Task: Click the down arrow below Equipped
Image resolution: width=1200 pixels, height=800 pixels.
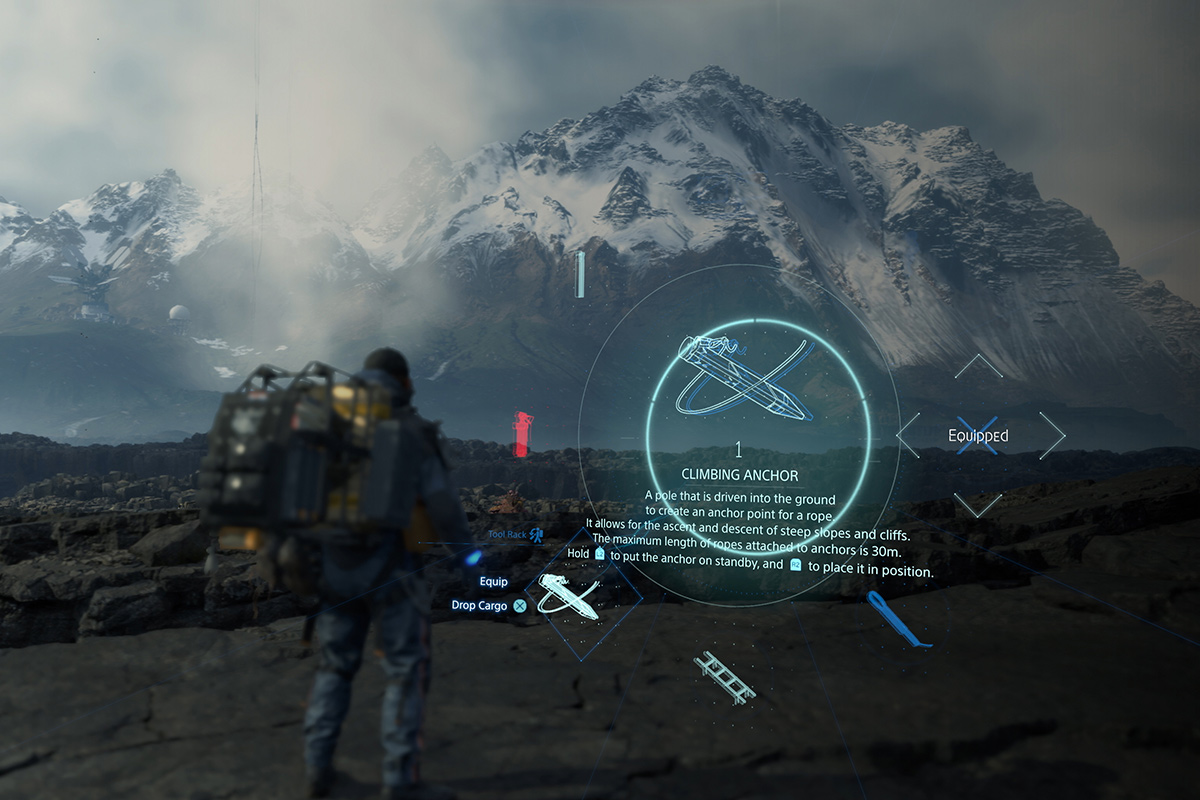Action: [x=978, y=505]
